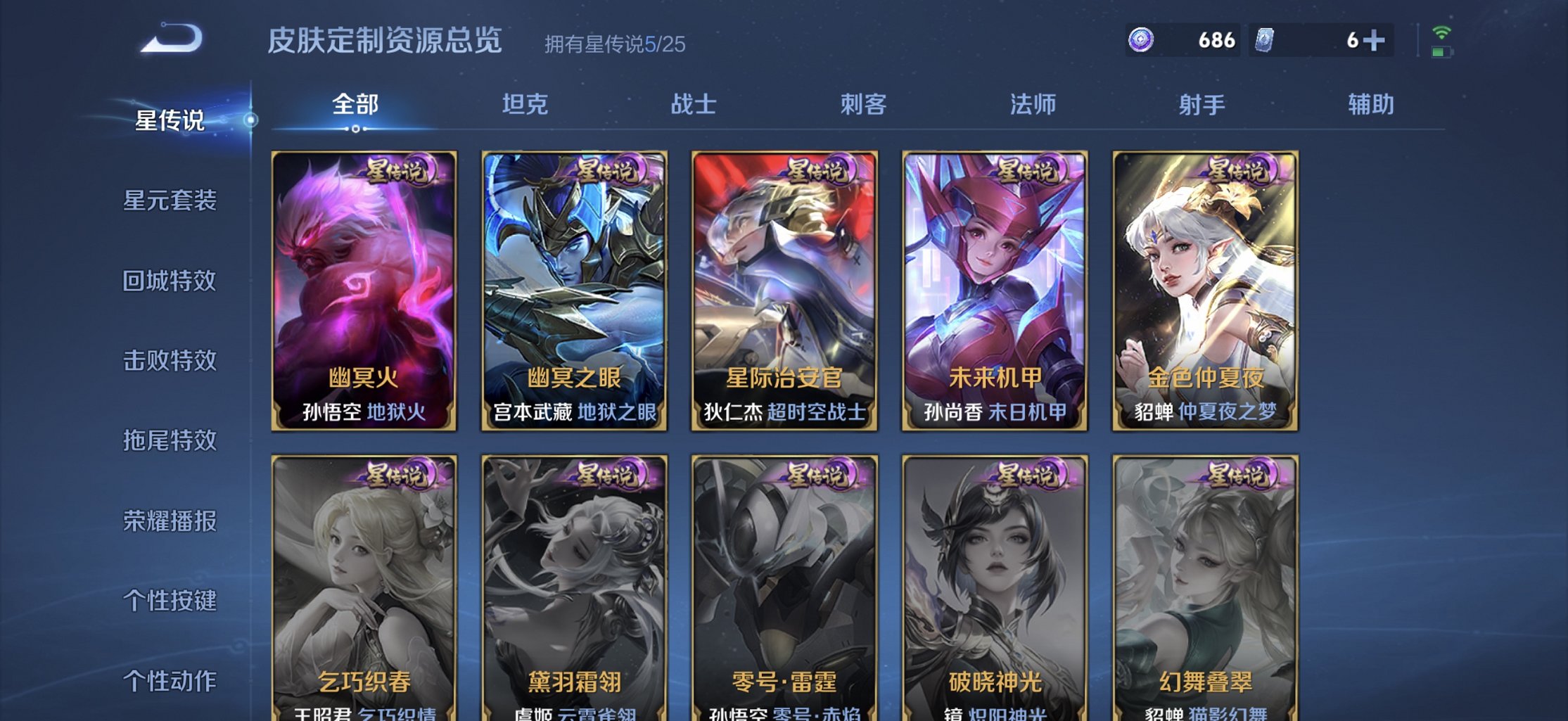
Task: Open the 法师 category
Action: (1034, 104)
